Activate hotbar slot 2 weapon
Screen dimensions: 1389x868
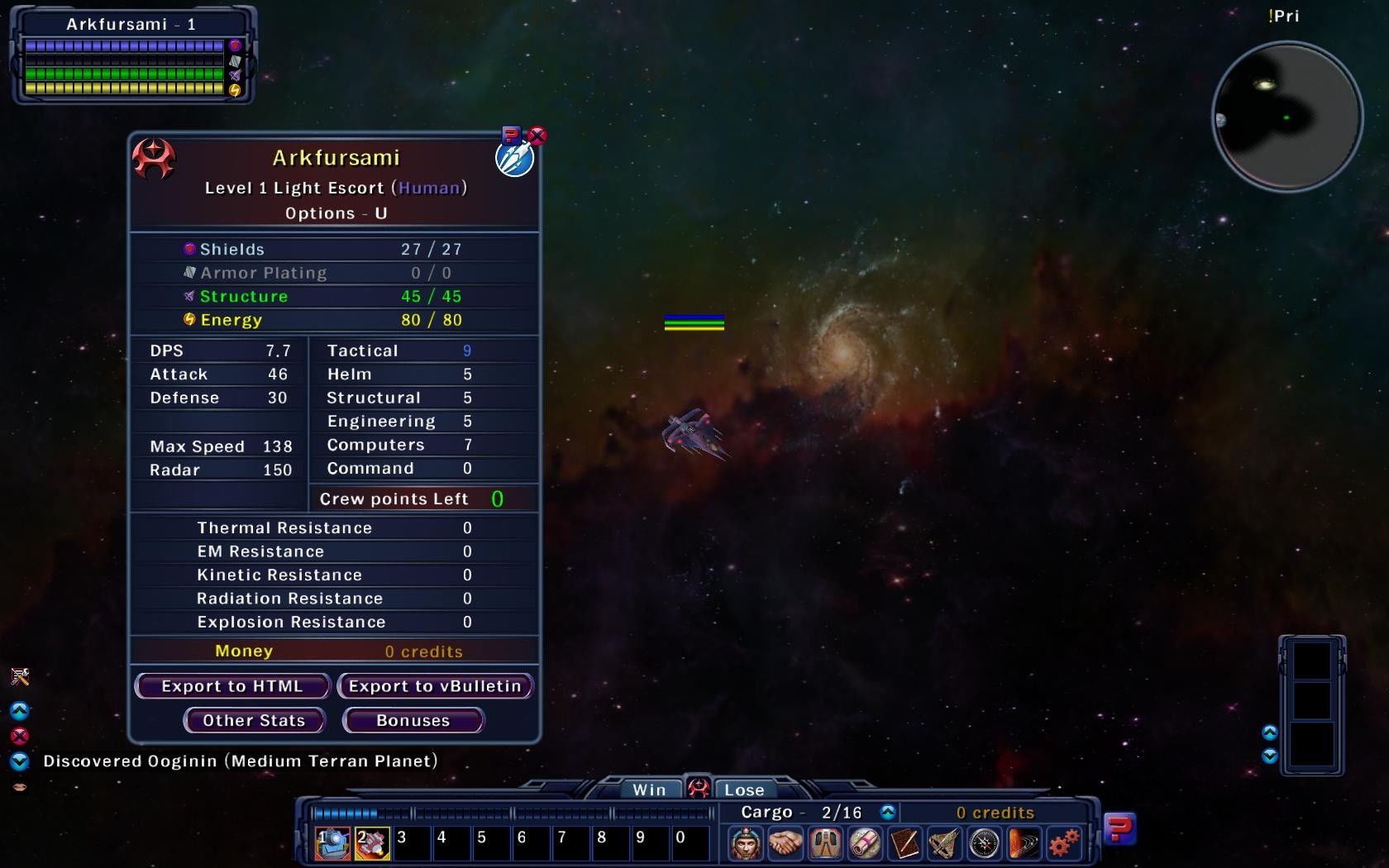(372, 843)
